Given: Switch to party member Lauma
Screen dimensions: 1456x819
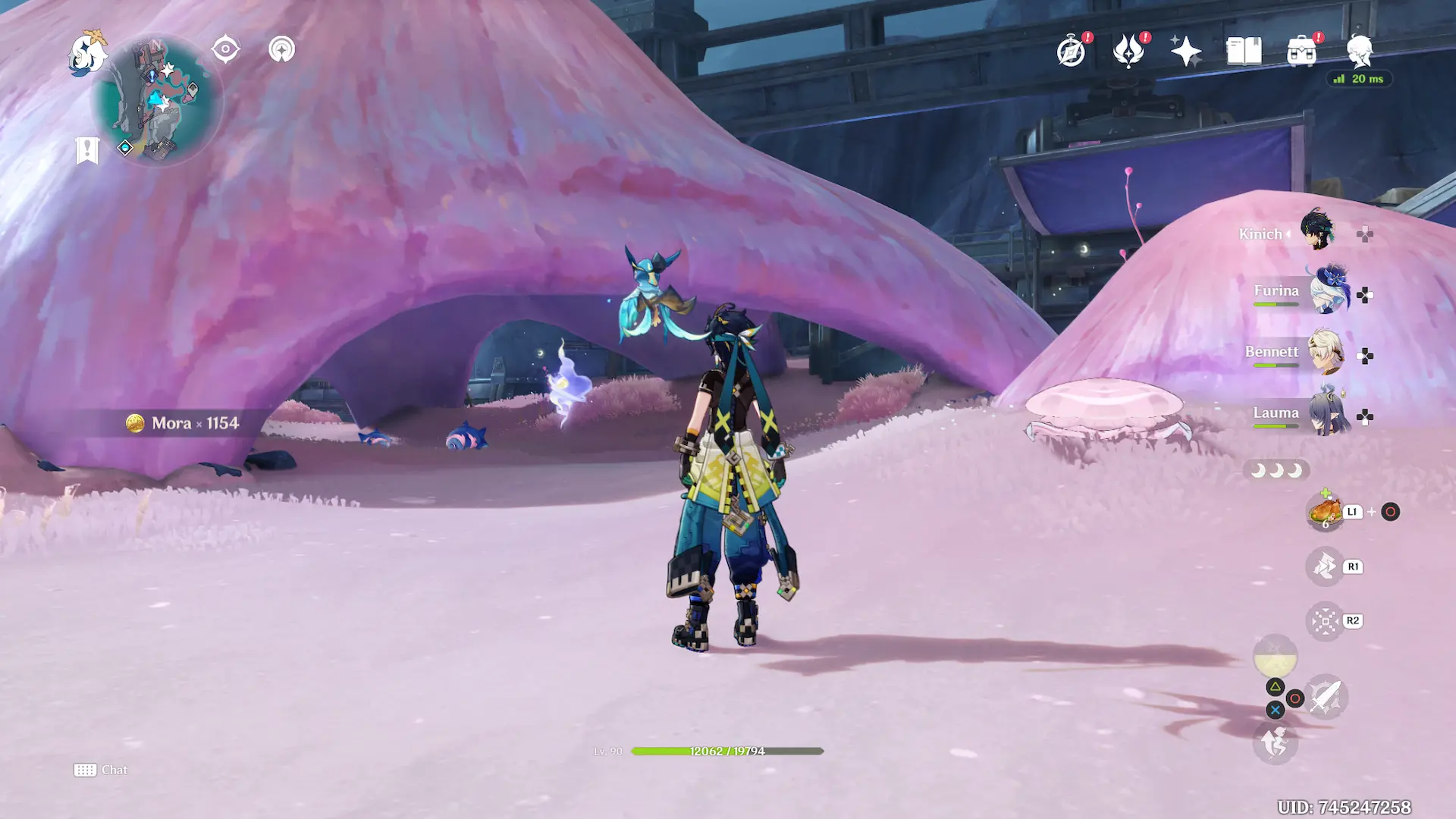Looking at the screenshot, I should (x=1329, y=413).
